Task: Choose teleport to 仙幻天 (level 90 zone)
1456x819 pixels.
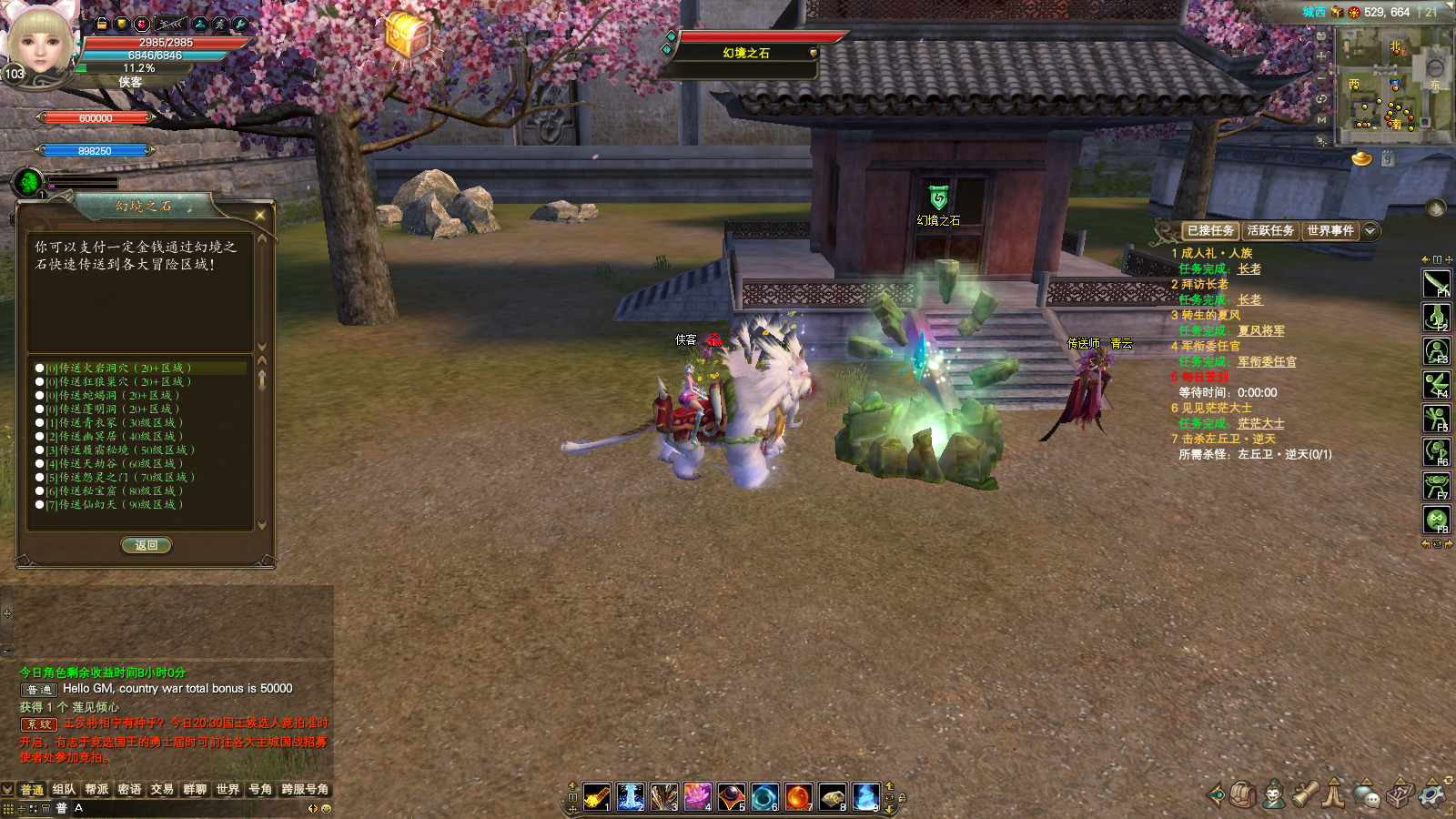Action: [120, 505]
